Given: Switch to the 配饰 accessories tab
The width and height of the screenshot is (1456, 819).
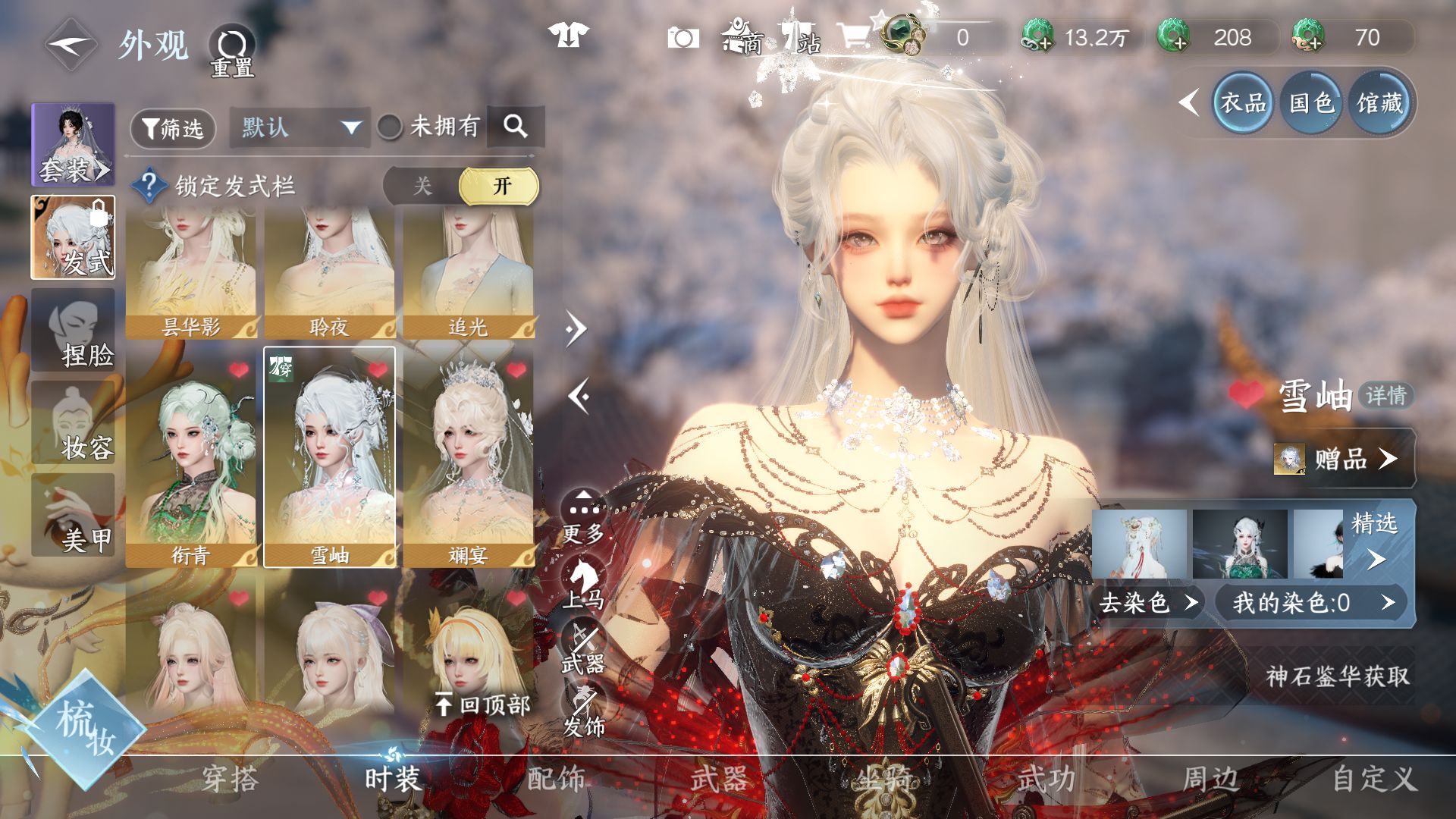Looking at the screenshot, I should (556, 779).
